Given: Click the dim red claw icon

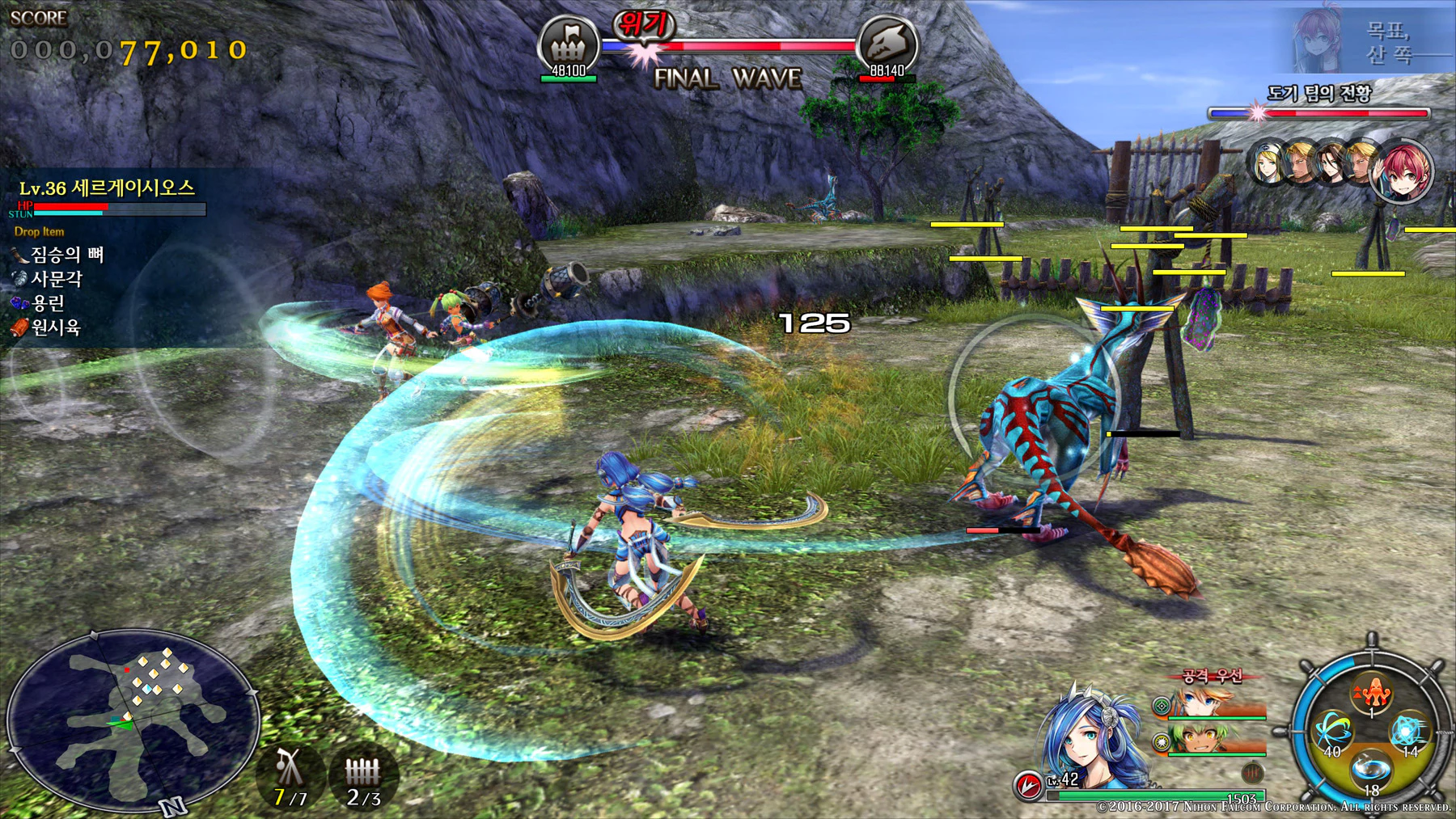Looking at the screenshot, I should click(1252, 771).
